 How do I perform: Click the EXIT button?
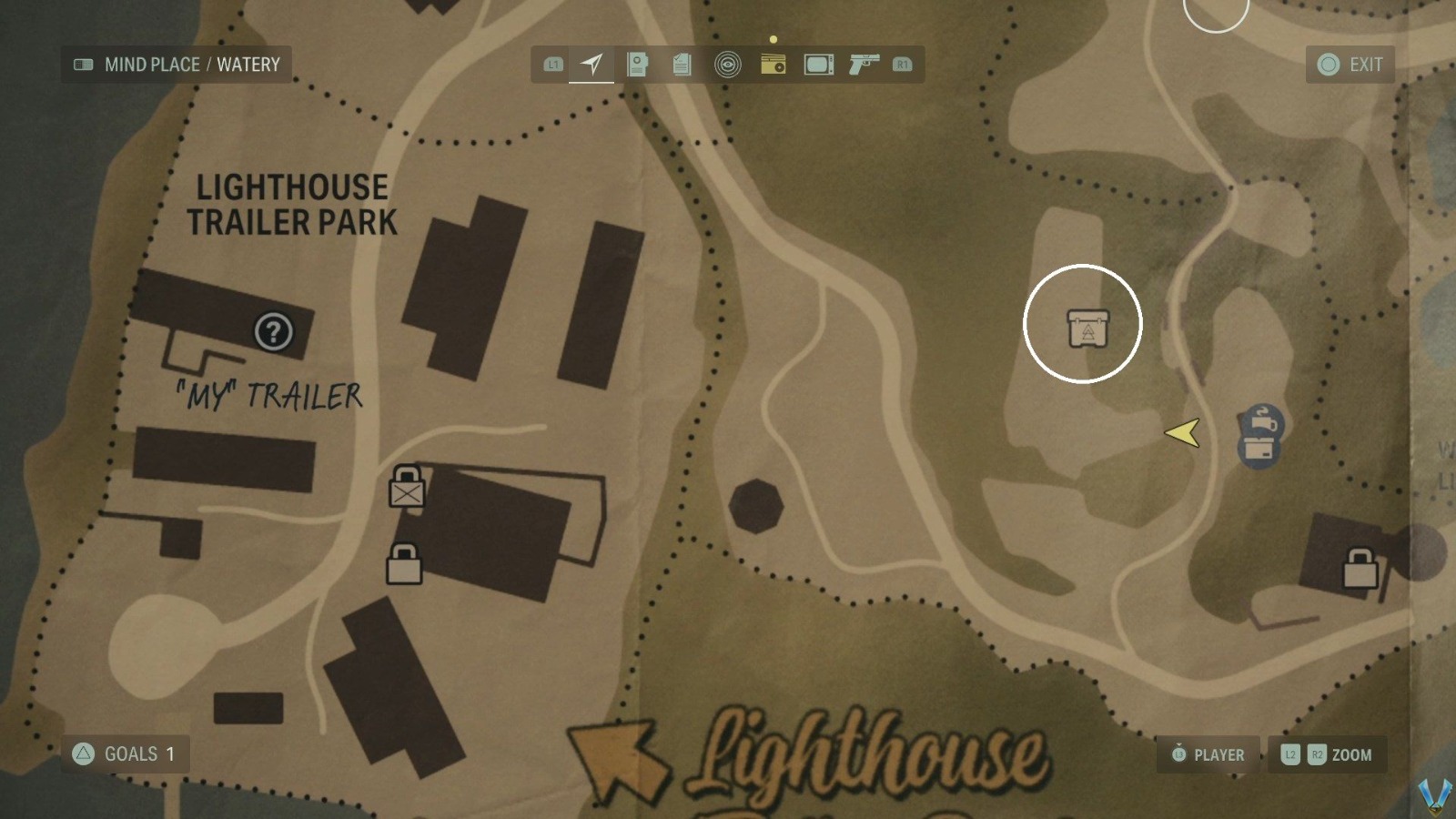tap(1350, 64)
